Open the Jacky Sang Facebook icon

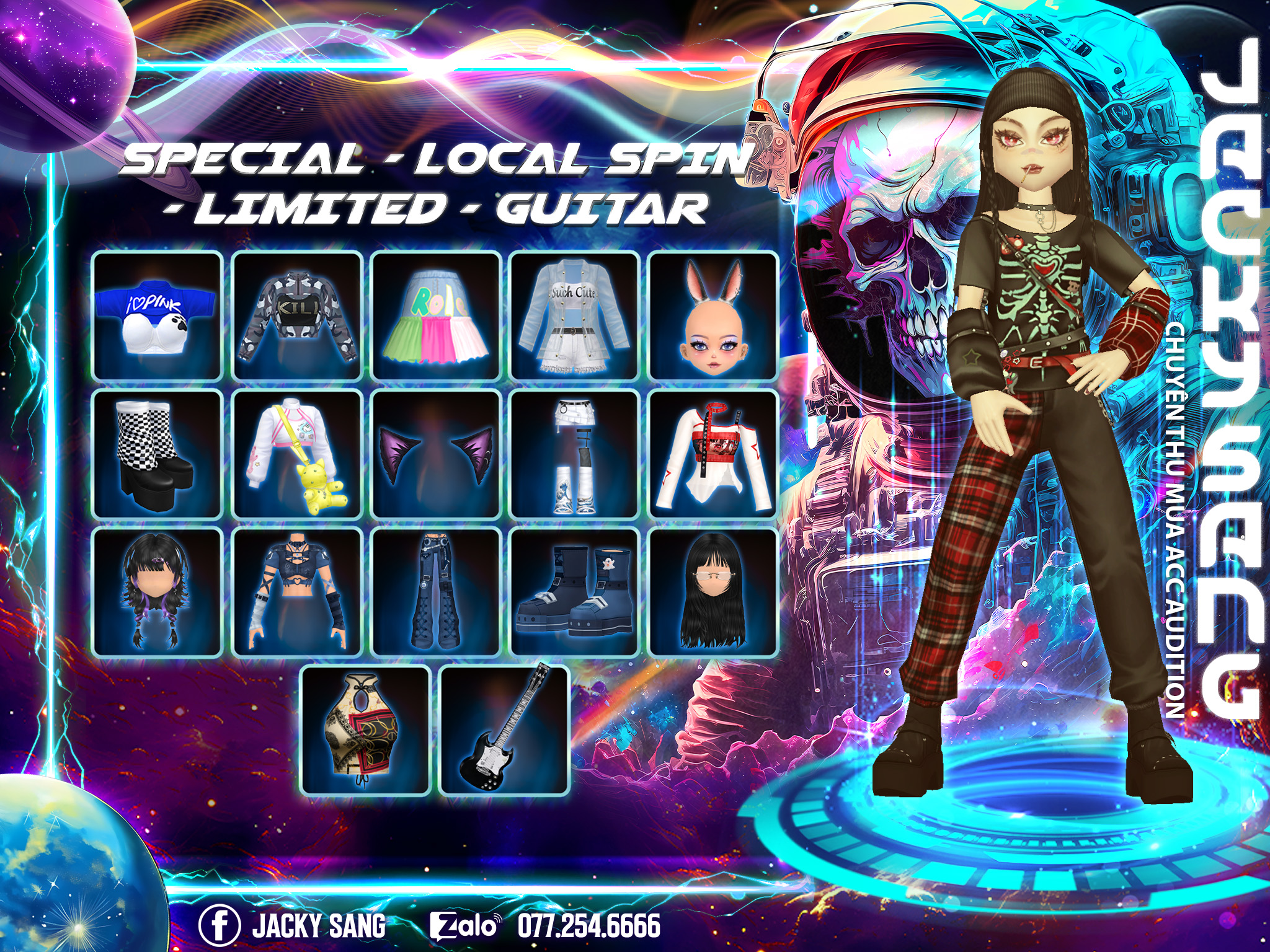[220, 925]
